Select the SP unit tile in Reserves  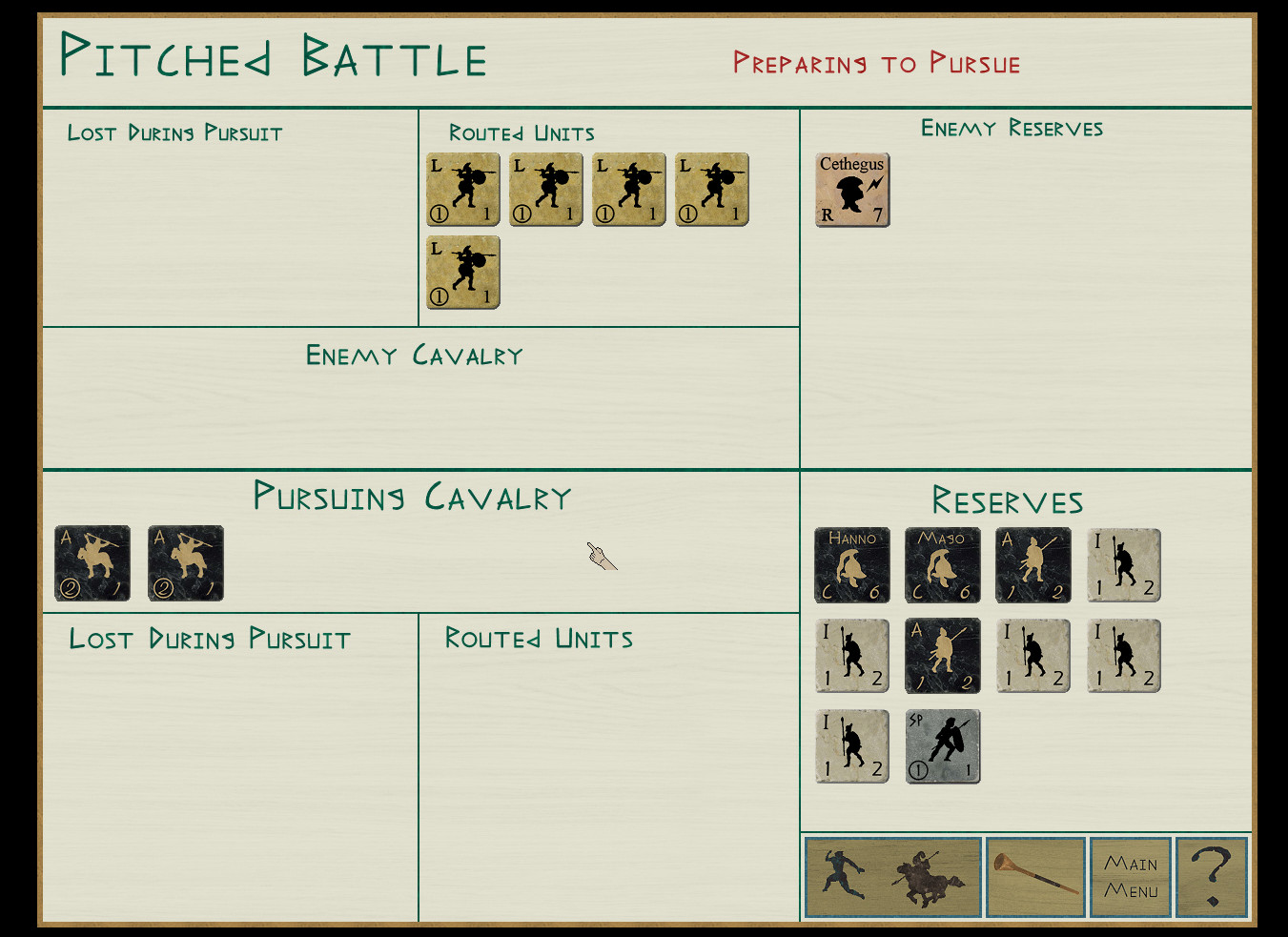942,746
